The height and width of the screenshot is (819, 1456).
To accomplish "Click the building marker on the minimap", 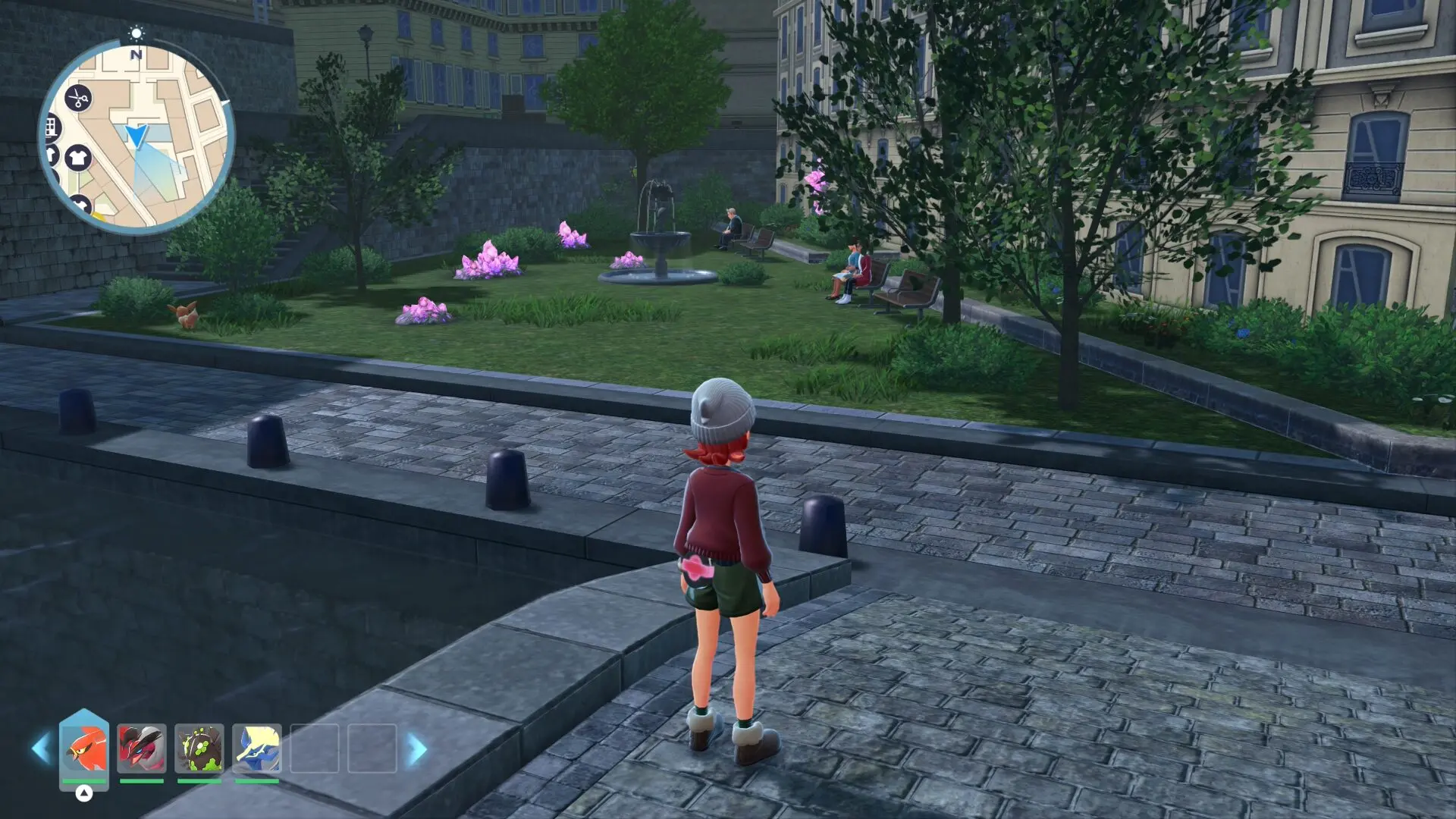I will click(x=52, y=127).
